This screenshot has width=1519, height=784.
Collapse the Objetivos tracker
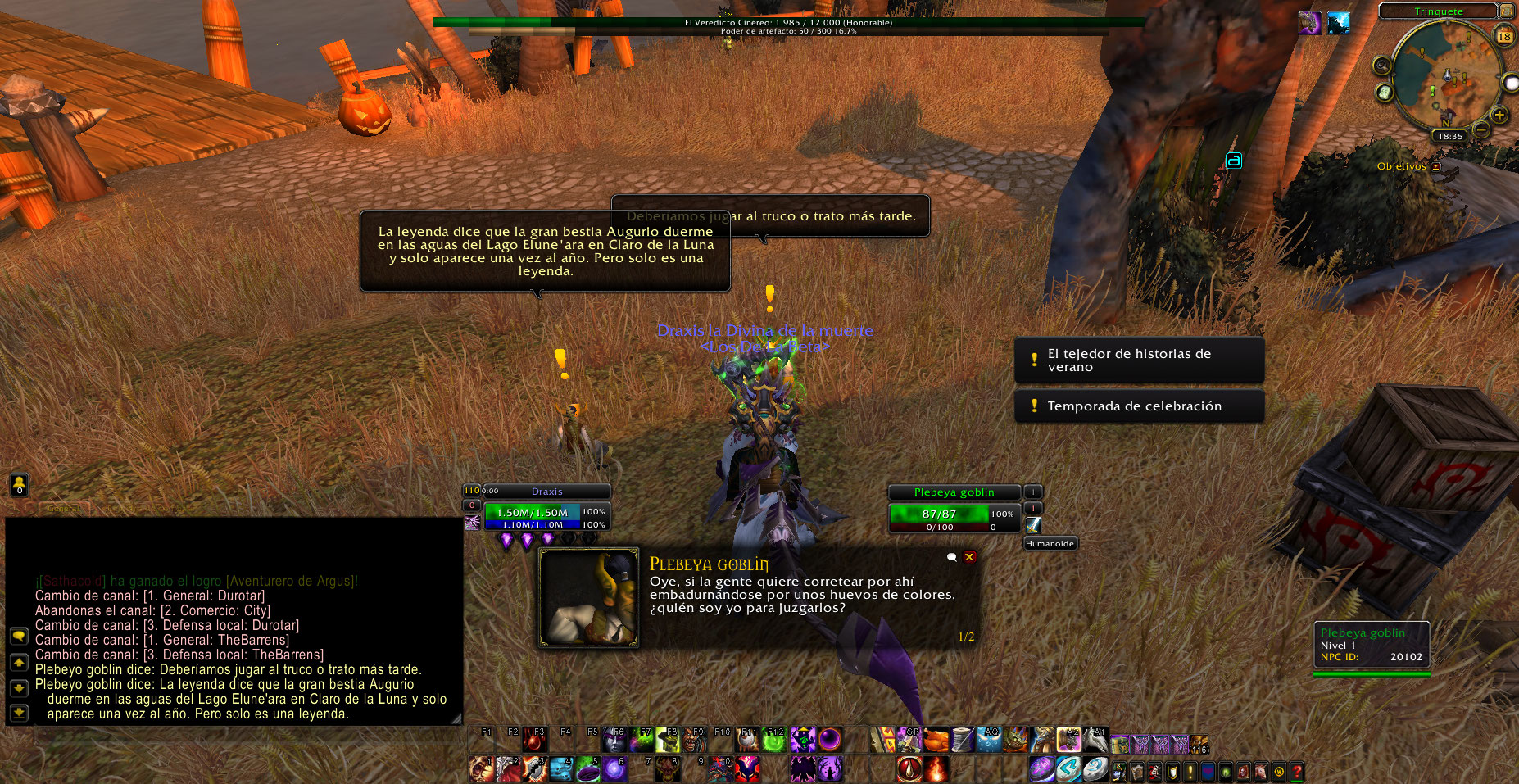[x=1435, y=166]
